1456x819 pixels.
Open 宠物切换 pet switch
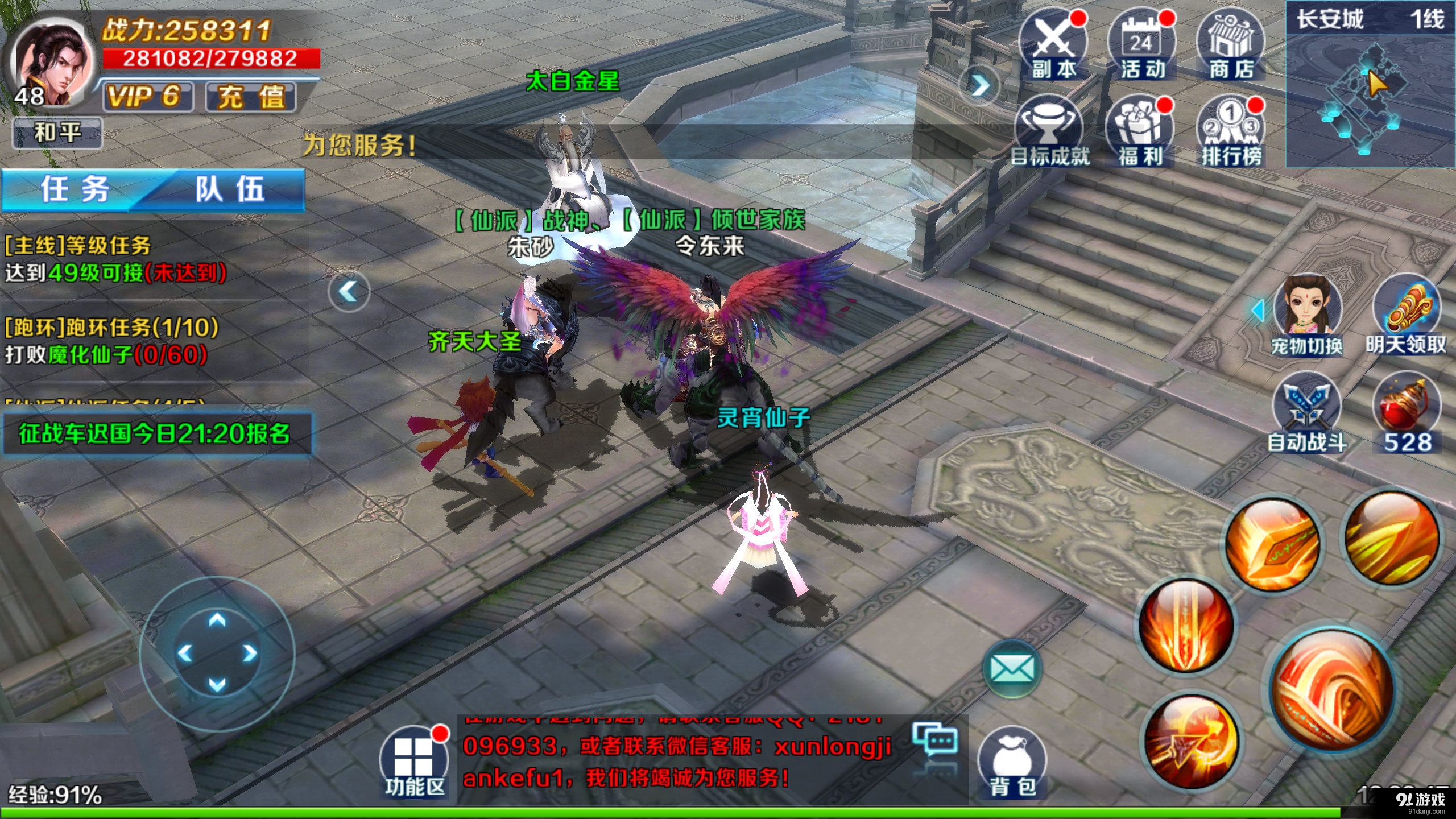click(x=1307, y=314)
